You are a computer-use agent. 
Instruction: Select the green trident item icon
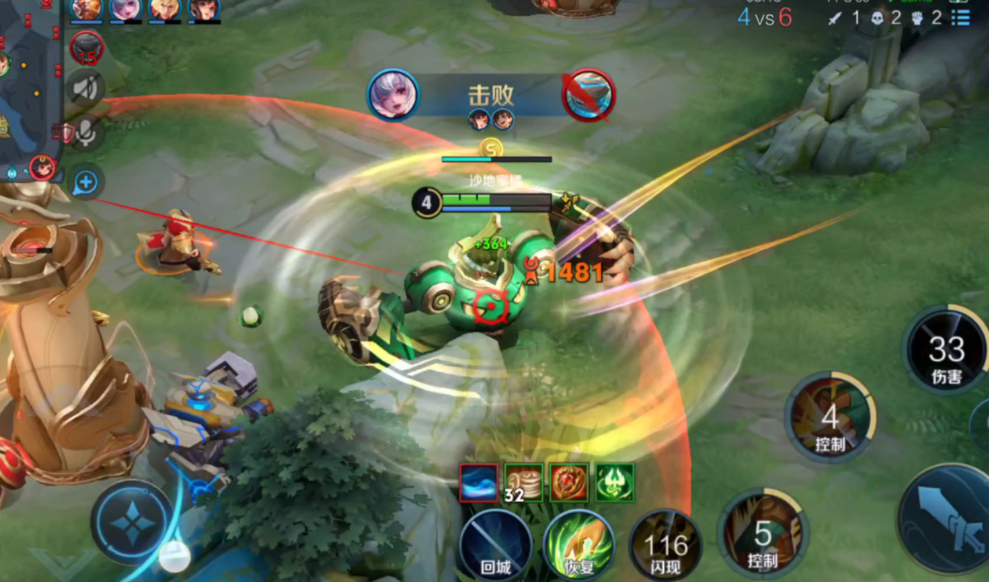pos(614,482)
